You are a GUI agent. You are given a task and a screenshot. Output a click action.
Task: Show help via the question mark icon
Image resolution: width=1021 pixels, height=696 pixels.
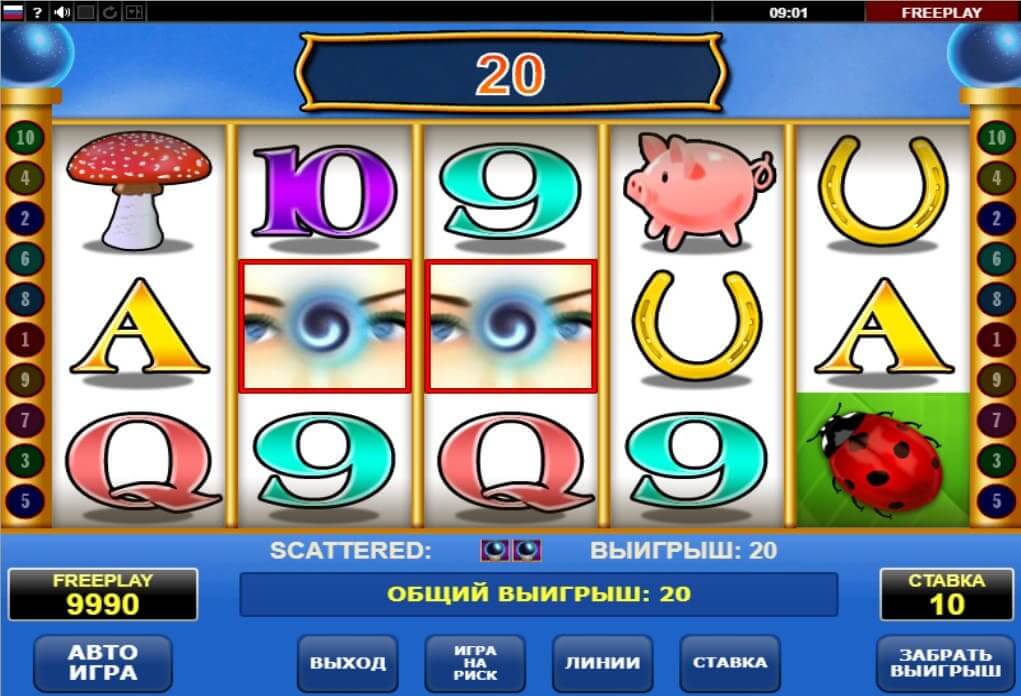(x=38, y=12)
